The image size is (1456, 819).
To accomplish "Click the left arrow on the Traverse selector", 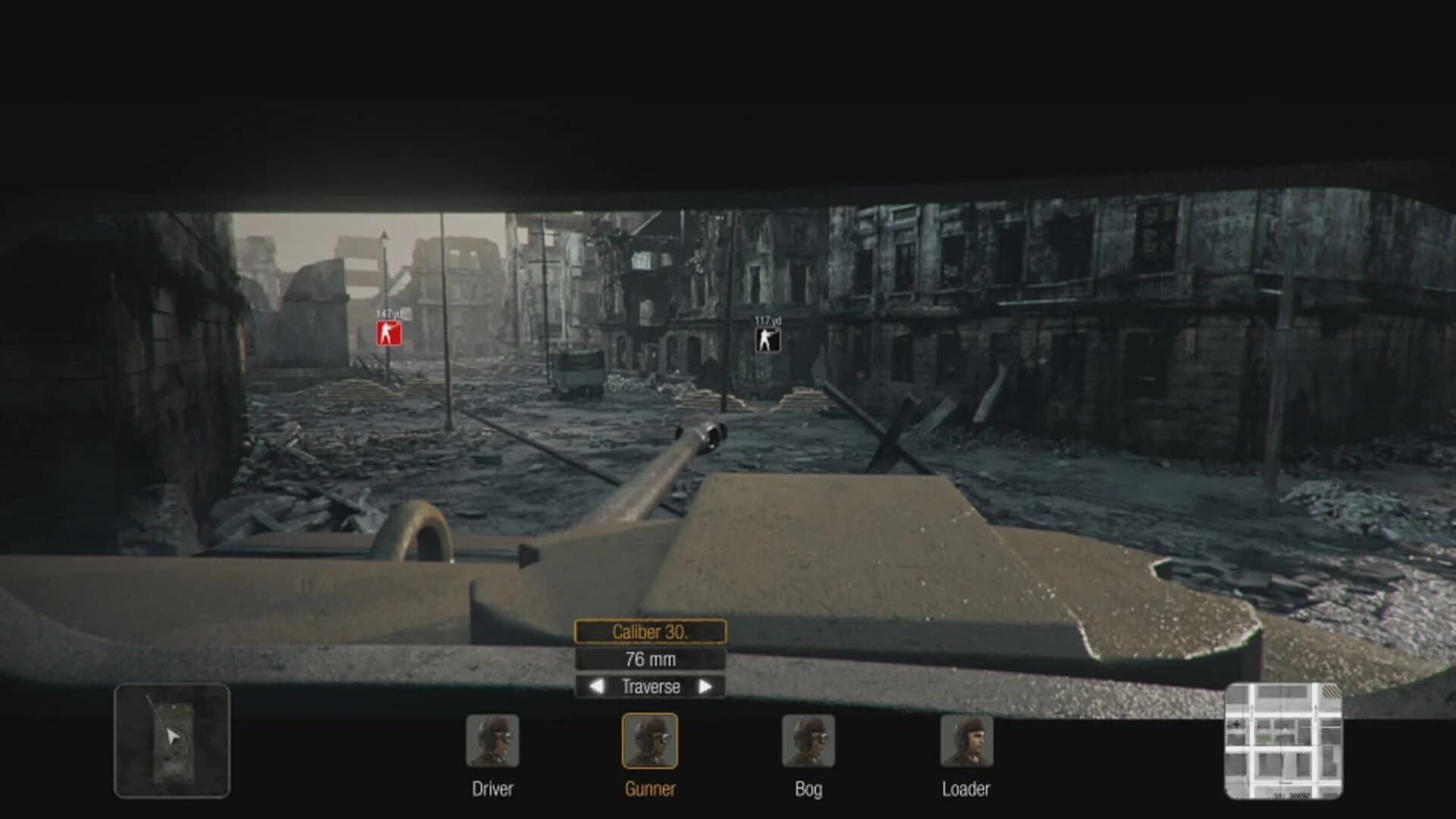I will pyautogui.click(x=596, y=687).
